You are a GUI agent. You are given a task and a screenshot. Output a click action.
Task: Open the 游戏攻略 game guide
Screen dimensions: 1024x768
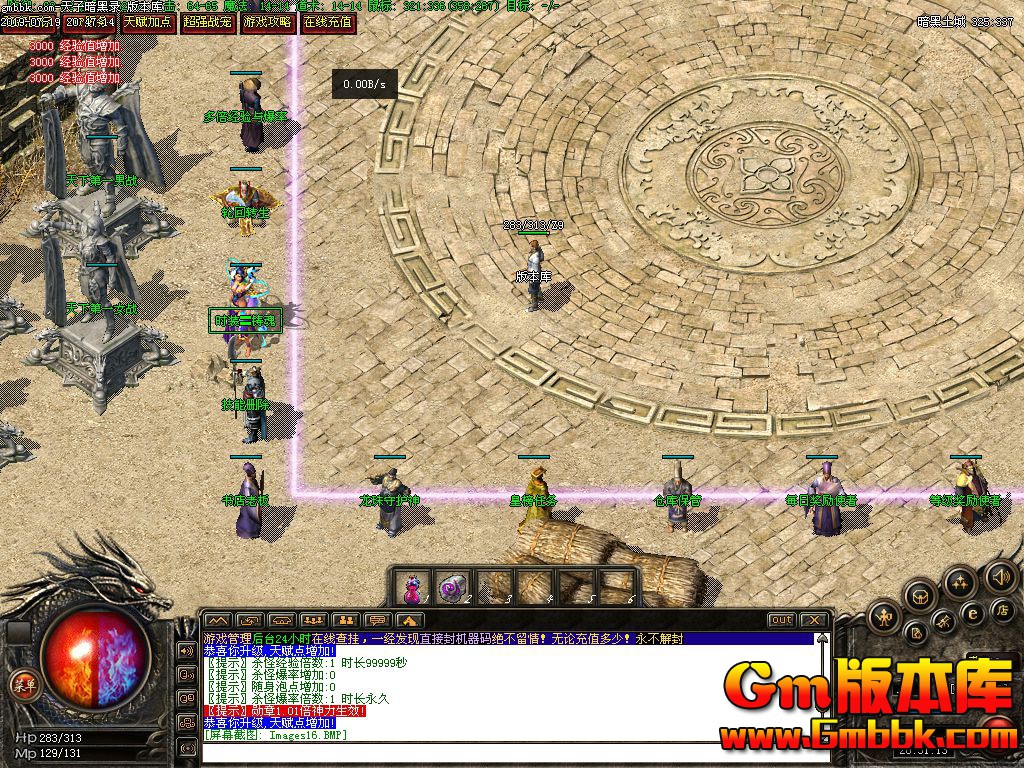[268, 20]
